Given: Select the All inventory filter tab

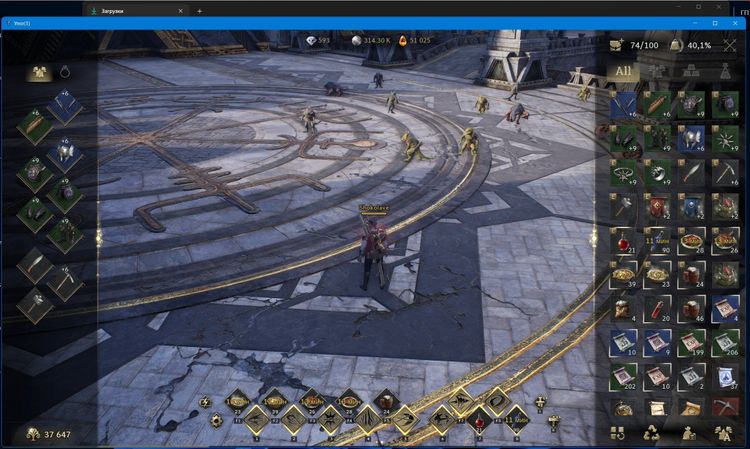Looking at the screenshot, I should point(623,71).
